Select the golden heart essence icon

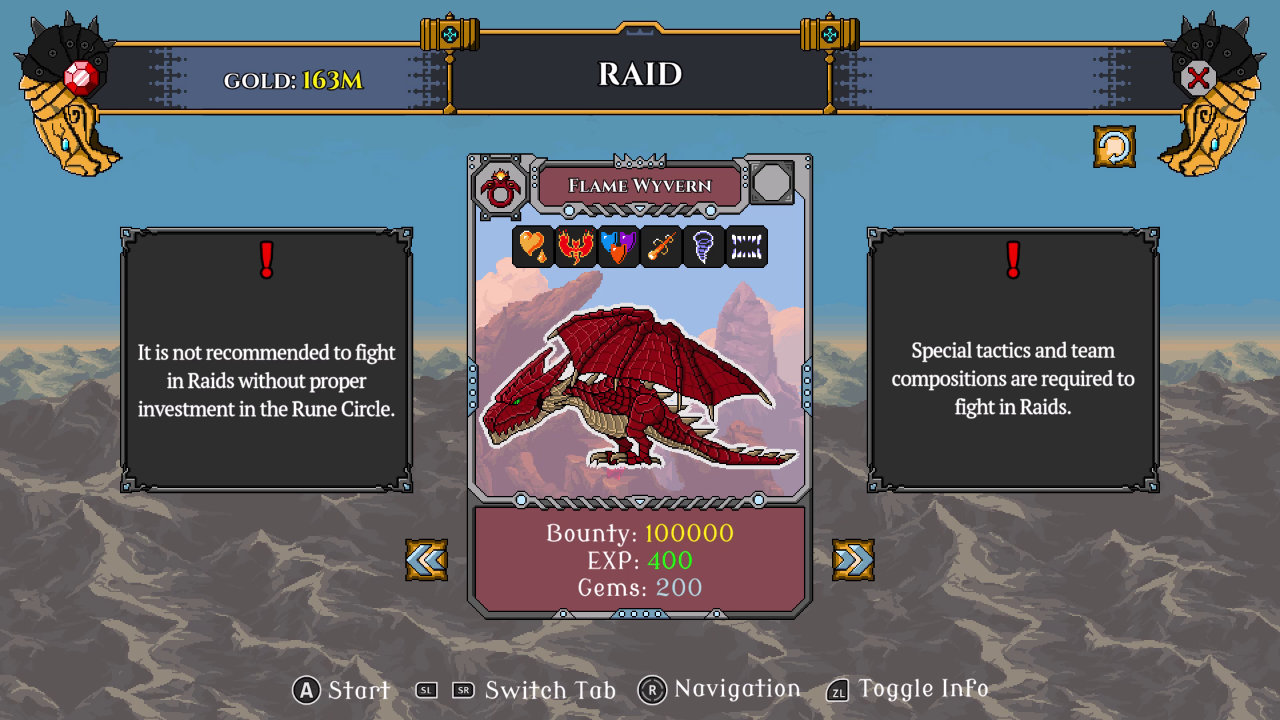[x=534, y=247]
